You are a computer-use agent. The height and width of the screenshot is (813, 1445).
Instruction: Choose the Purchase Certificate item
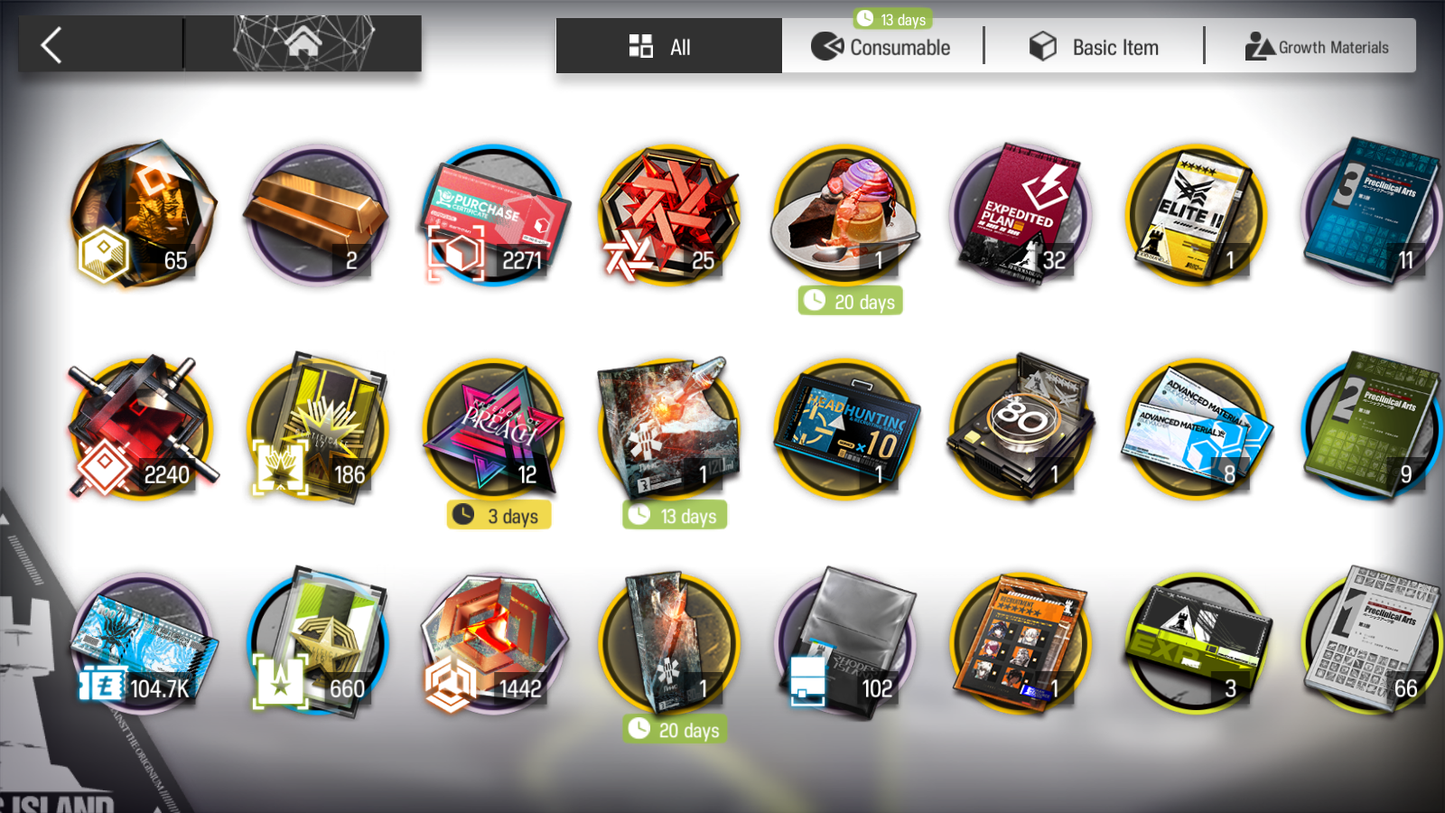[x=493, y=216]
